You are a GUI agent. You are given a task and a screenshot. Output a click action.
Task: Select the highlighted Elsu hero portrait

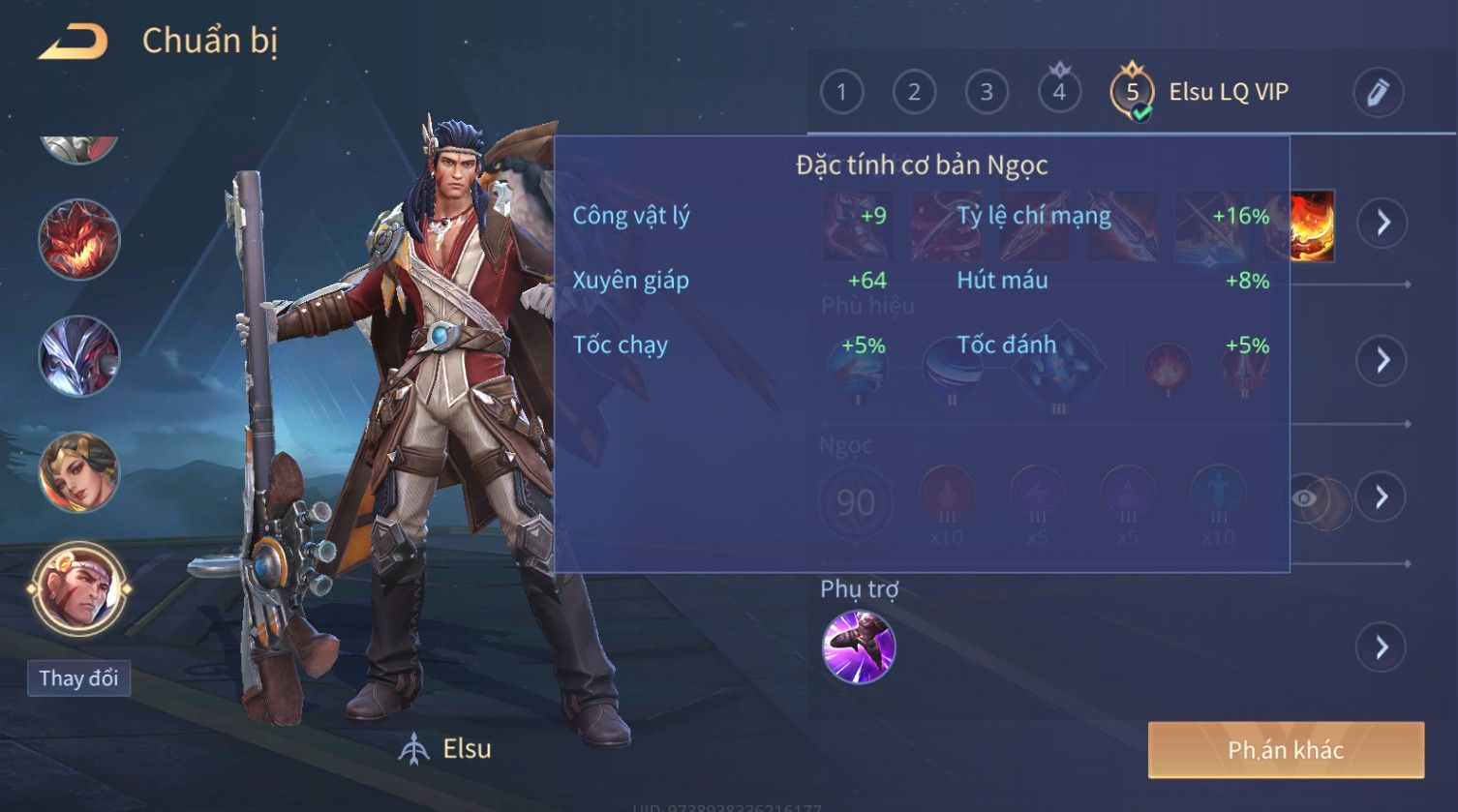[x=78, y=588]
